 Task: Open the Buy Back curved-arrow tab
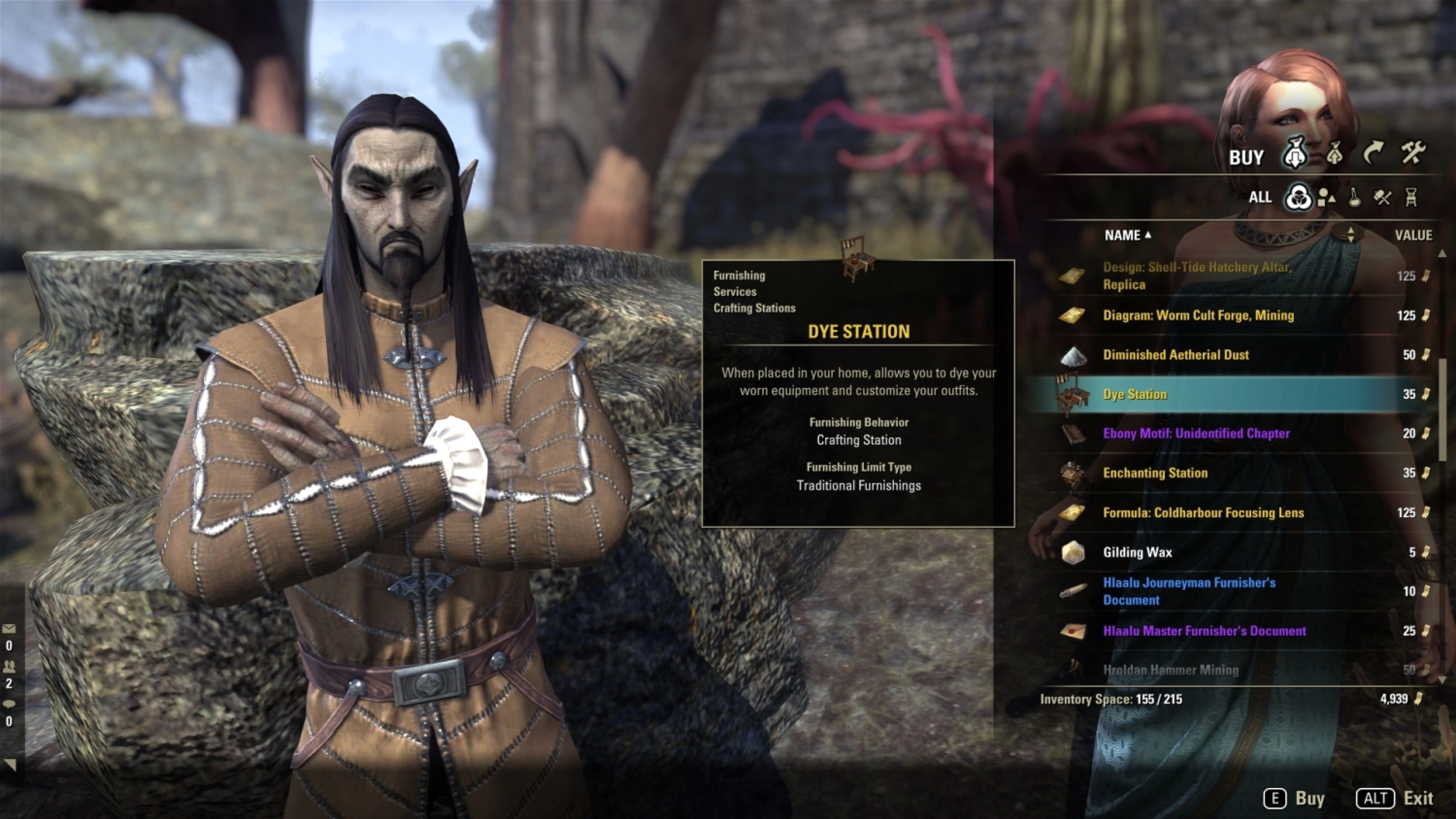1373,153
